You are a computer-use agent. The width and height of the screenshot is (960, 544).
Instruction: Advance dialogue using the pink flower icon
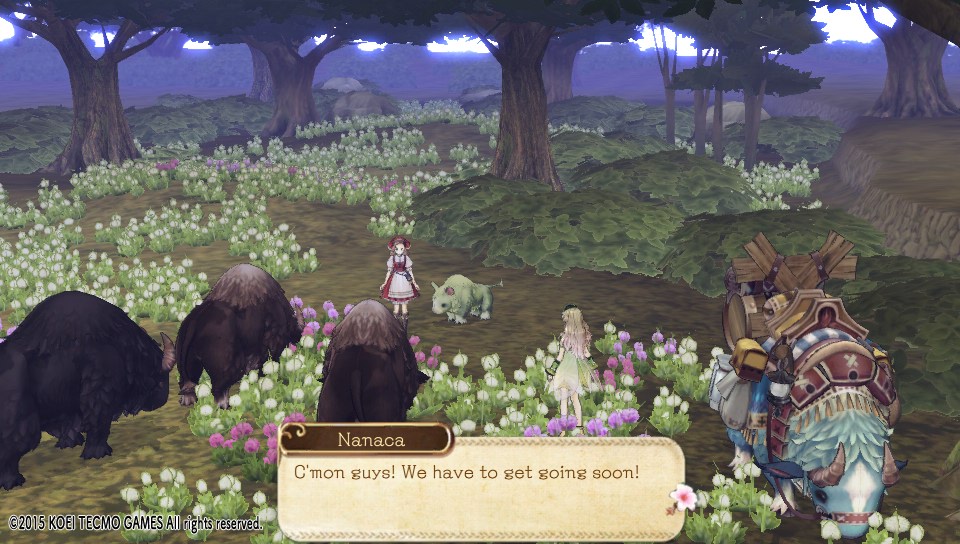pos(684,496)
